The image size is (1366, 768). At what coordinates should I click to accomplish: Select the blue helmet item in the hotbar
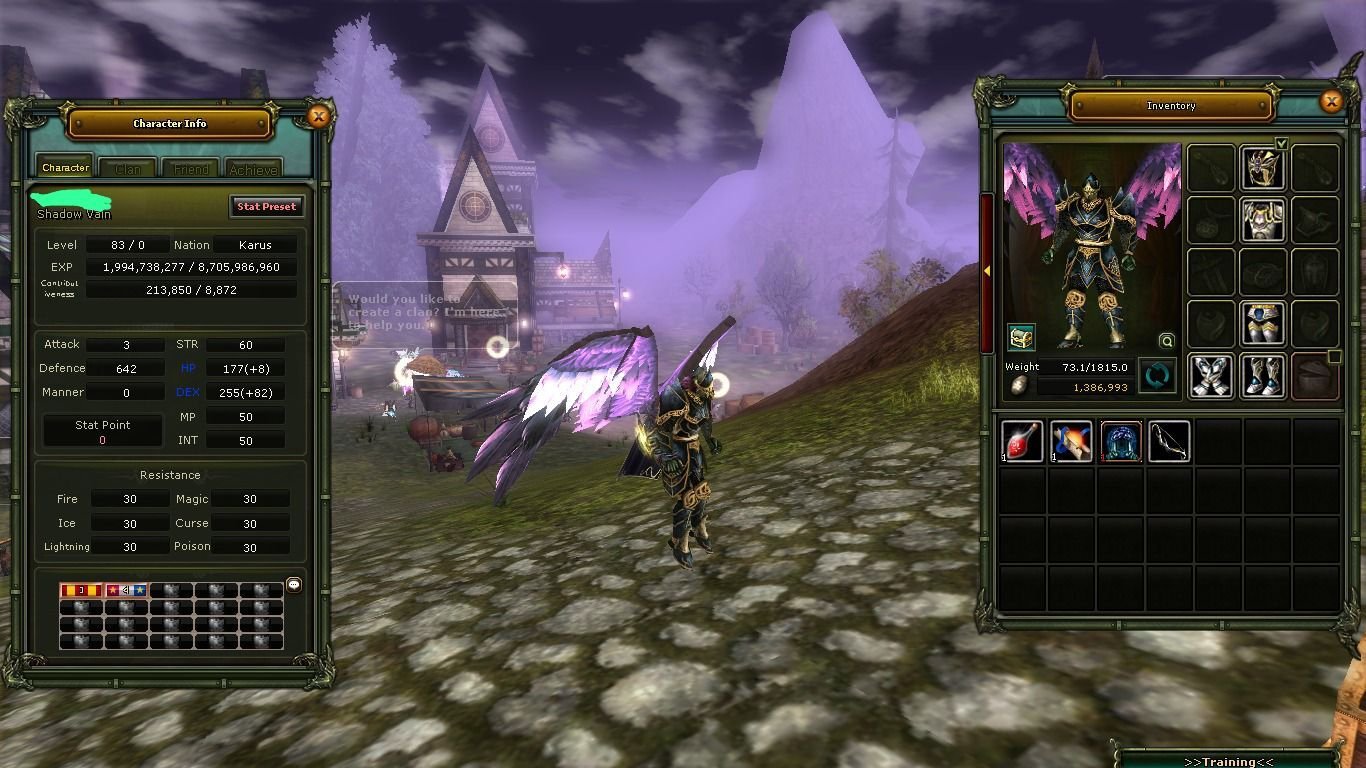click(x=1120, y=441)
